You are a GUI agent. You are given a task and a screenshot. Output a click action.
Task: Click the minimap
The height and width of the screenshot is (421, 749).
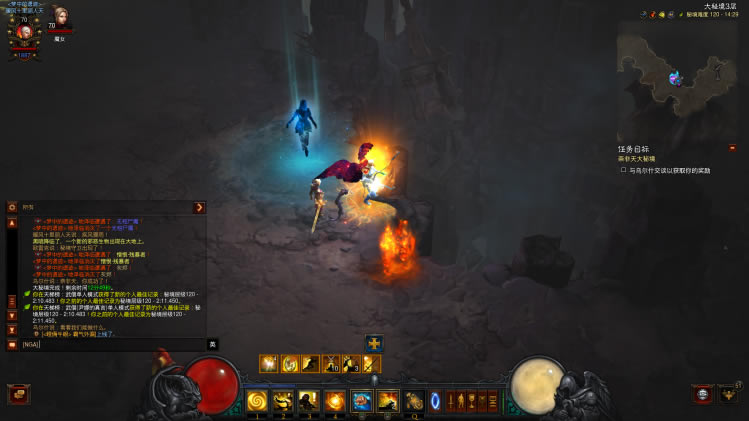pyautogui.click(x=677, y=72)
